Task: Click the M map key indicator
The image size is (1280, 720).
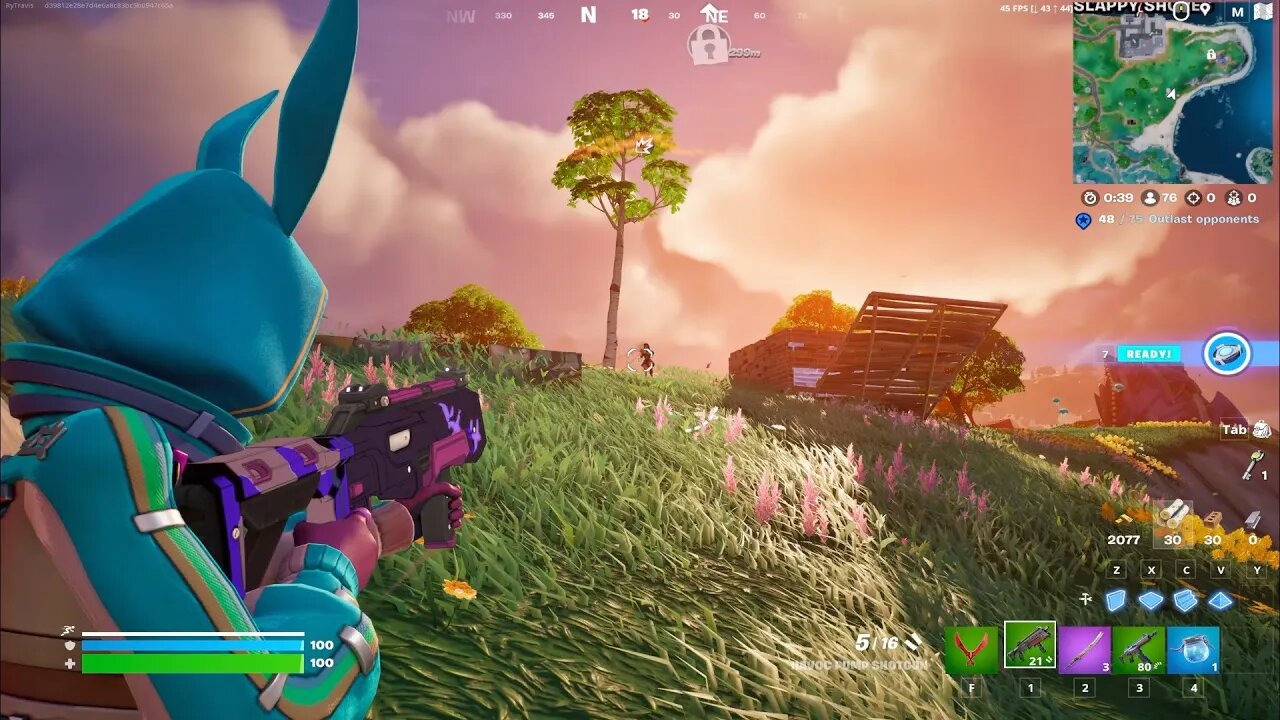Action: [1238, 10]
